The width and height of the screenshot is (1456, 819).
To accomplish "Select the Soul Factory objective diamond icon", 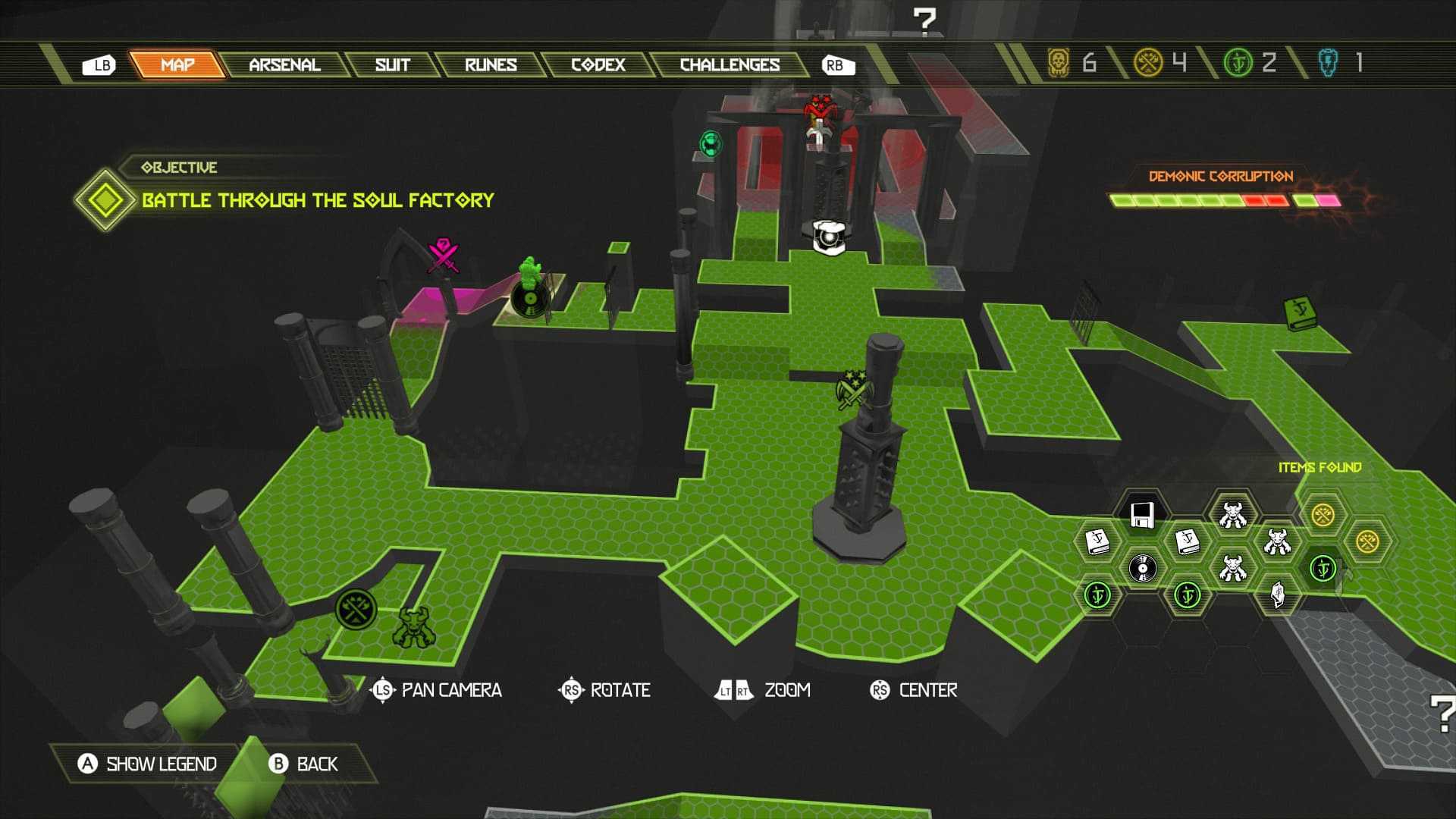I will point(105,200).
